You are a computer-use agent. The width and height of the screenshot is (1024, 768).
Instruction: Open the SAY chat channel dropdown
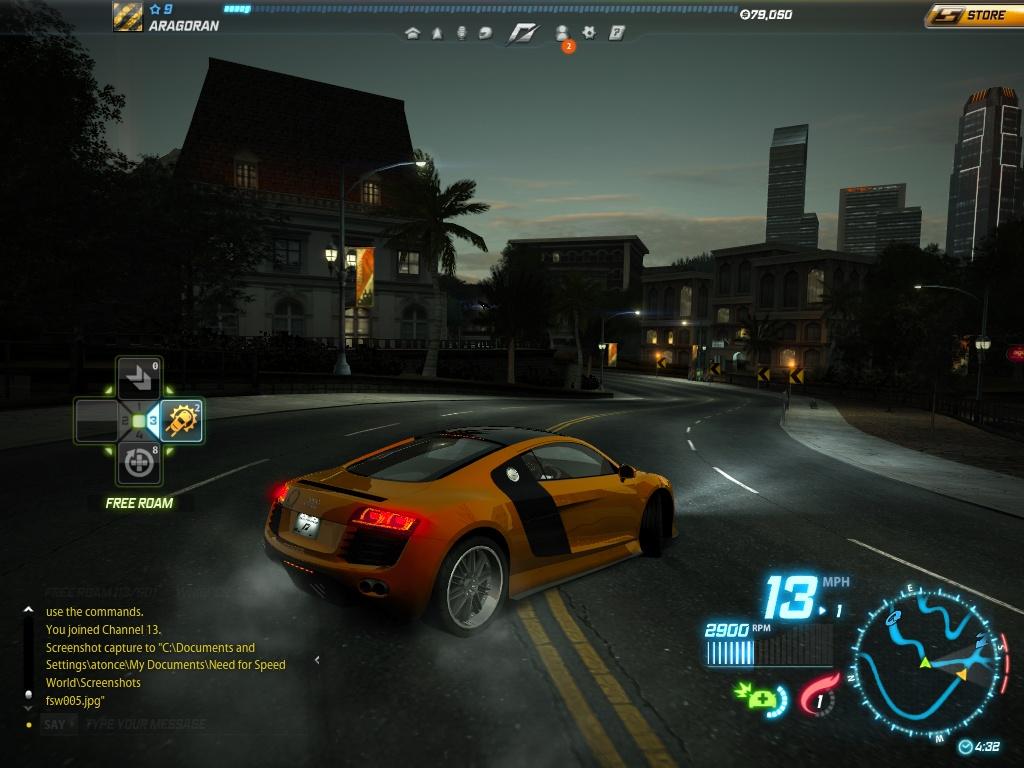[x=58, y=724]
